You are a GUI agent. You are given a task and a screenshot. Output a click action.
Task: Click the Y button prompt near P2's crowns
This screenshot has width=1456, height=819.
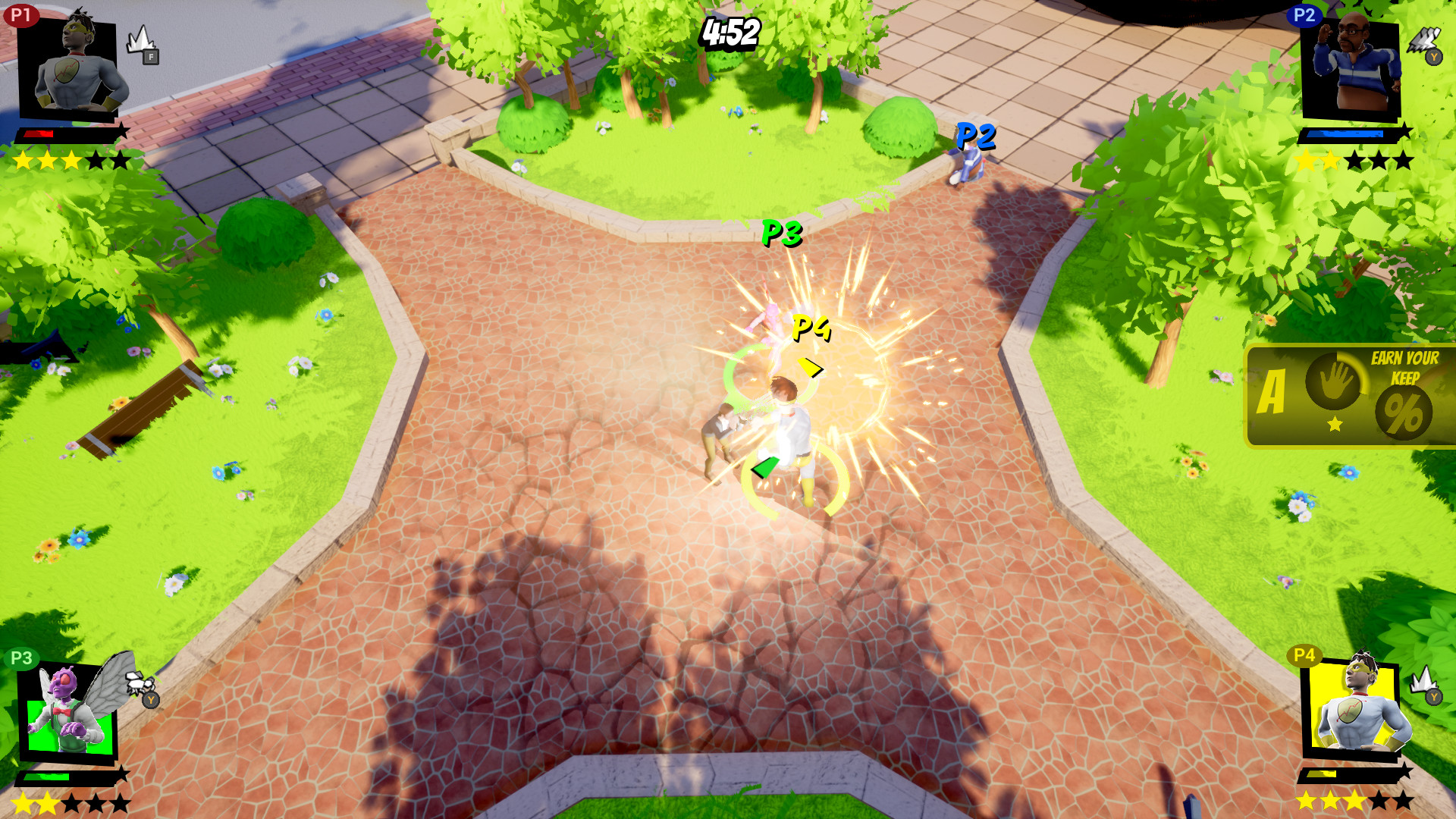(x=1433, y=56)
